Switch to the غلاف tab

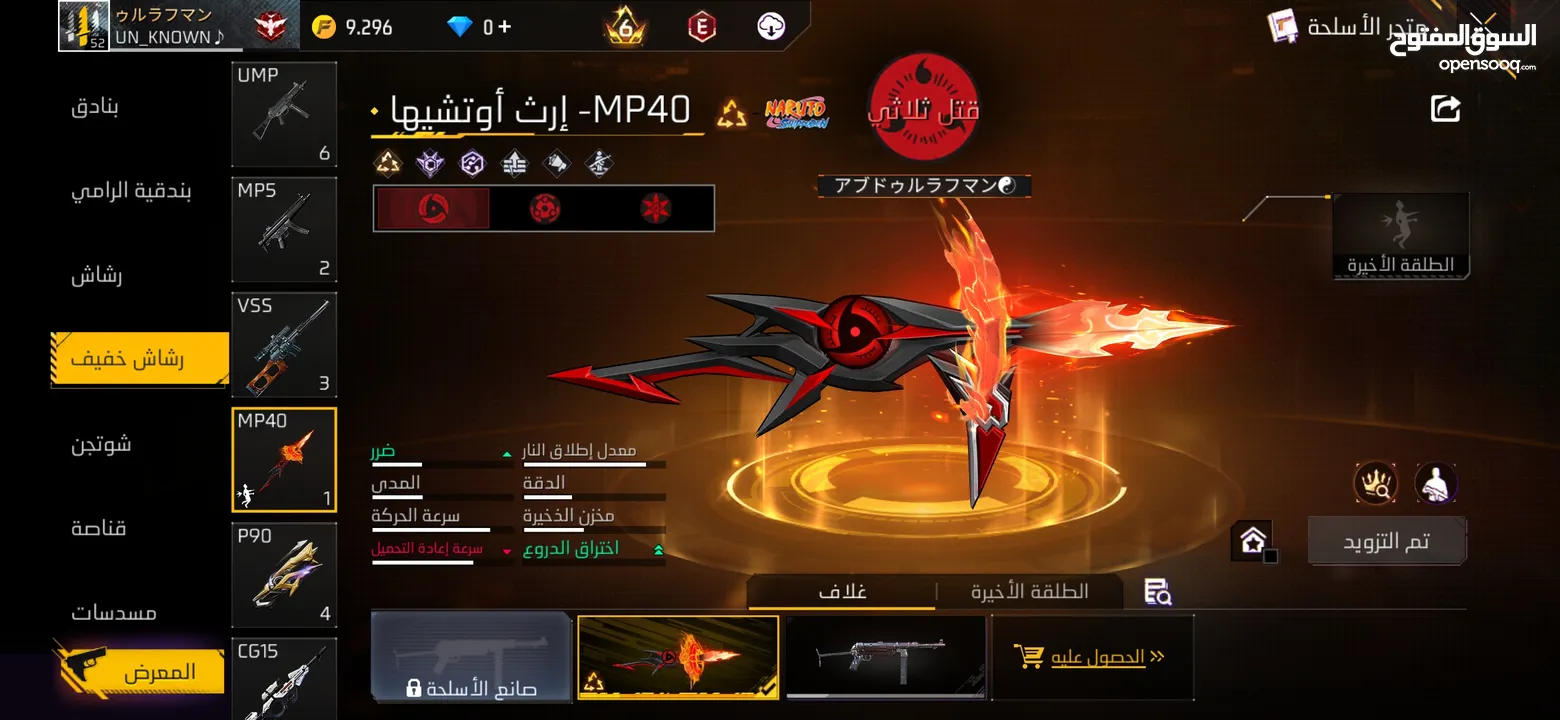[x=843, y=591]
